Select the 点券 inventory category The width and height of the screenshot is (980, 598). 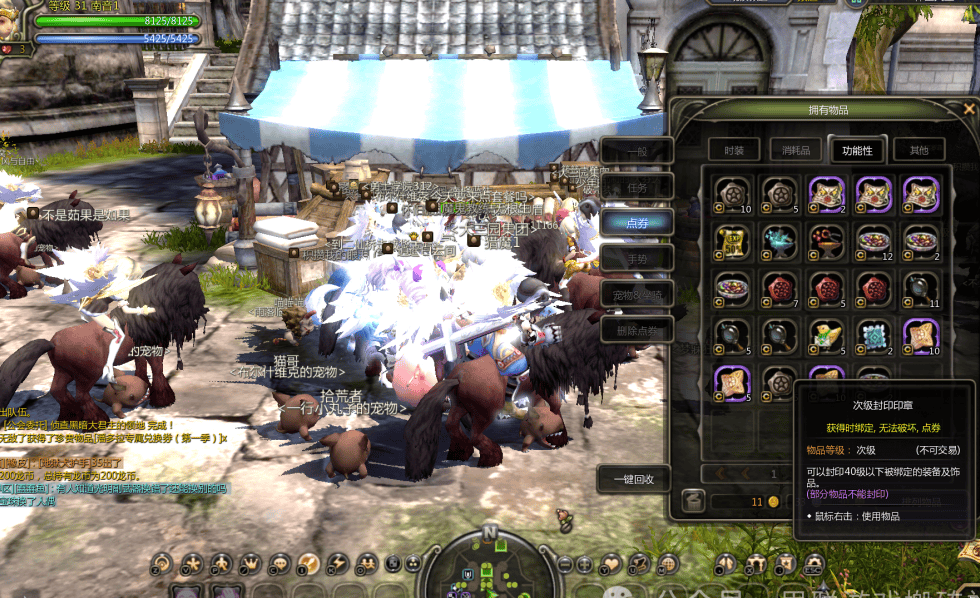tap(636, 222)
